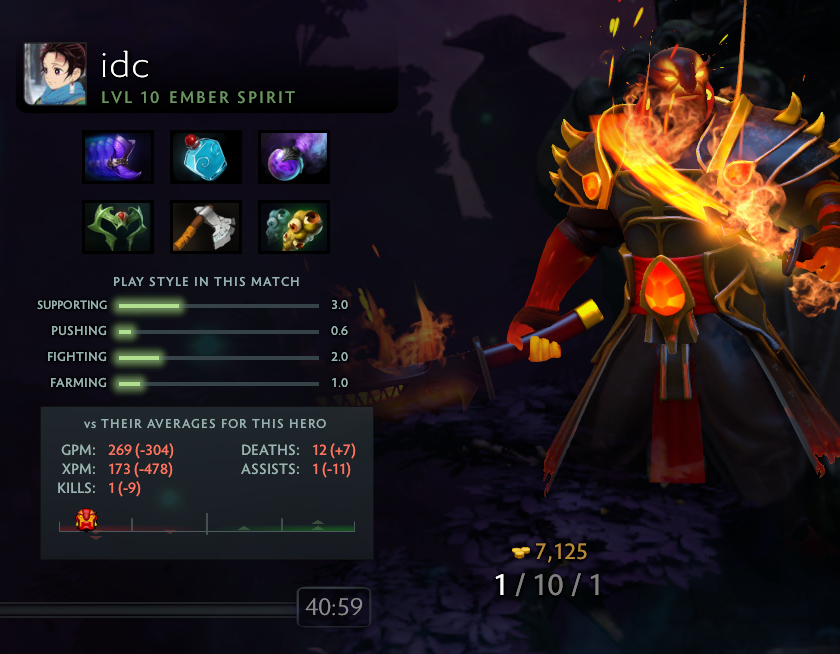Click the Ember Spirit marker on the averages graph
The image size is (840, 654).
coord(86,519)
